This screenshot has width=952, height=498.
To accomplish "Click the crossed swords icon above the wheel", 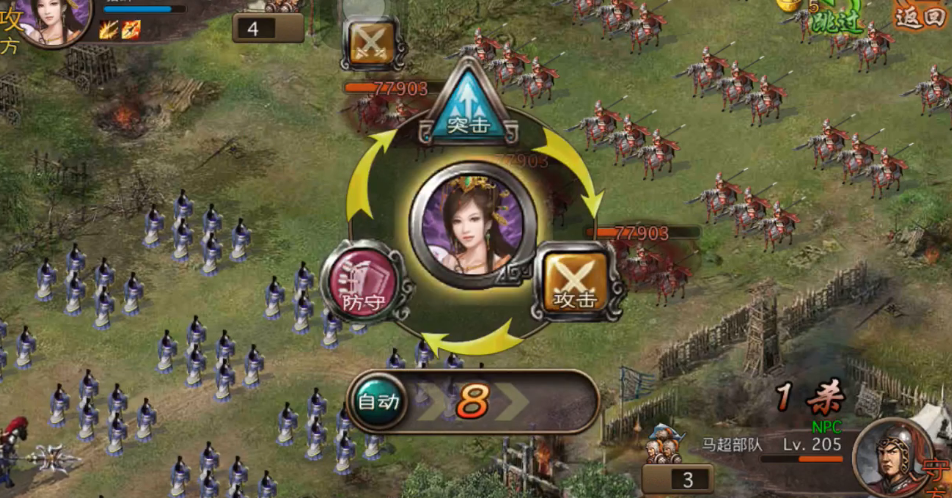I will pos(372,43).
